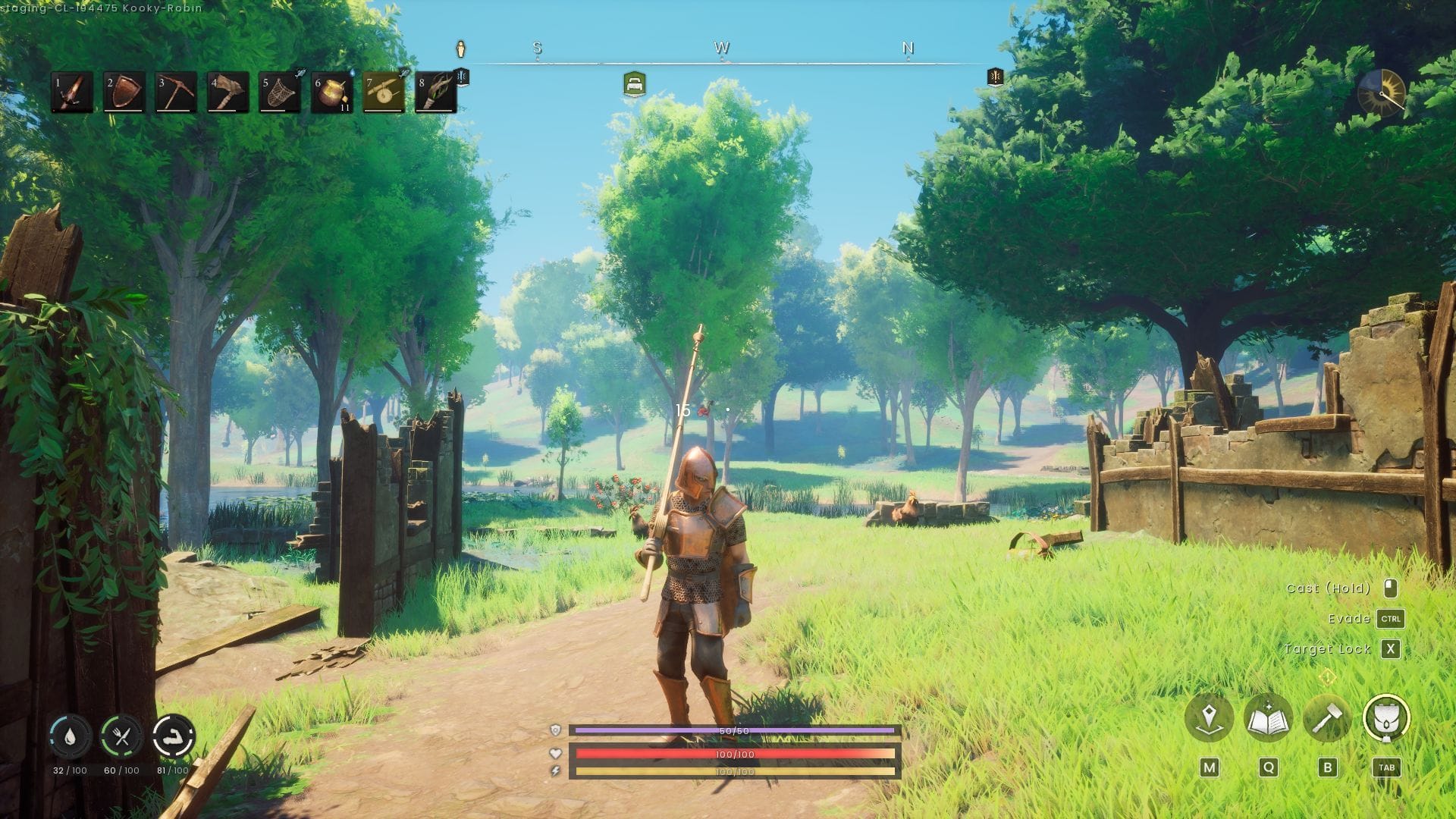1456x819 pixels.
Task: Select the fishing net in slot 5
Action: (x=280, y=93)
